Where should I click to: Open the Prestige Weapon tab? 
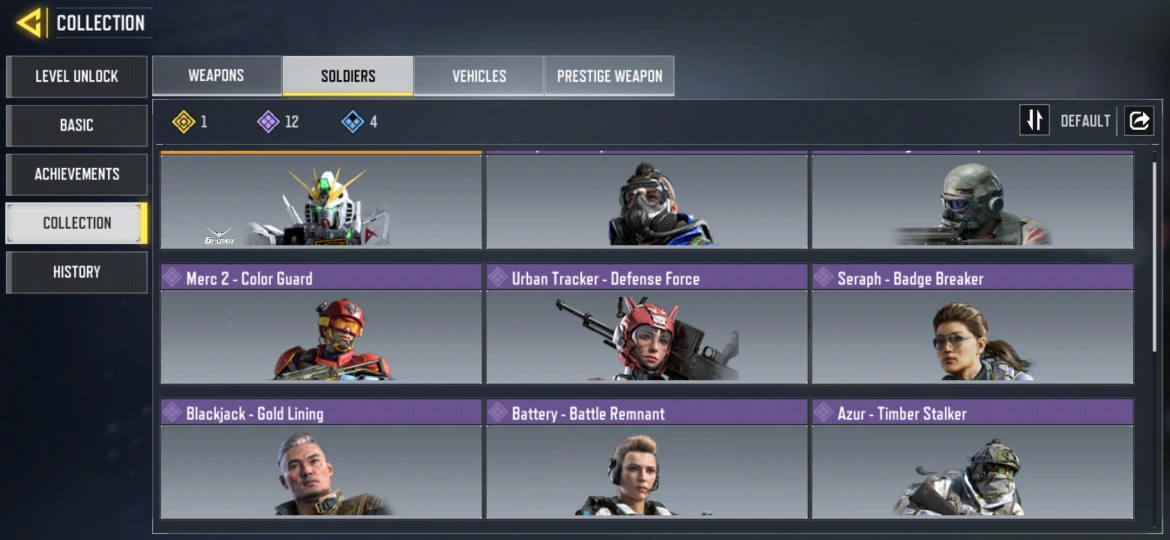(x=609, y=76)
